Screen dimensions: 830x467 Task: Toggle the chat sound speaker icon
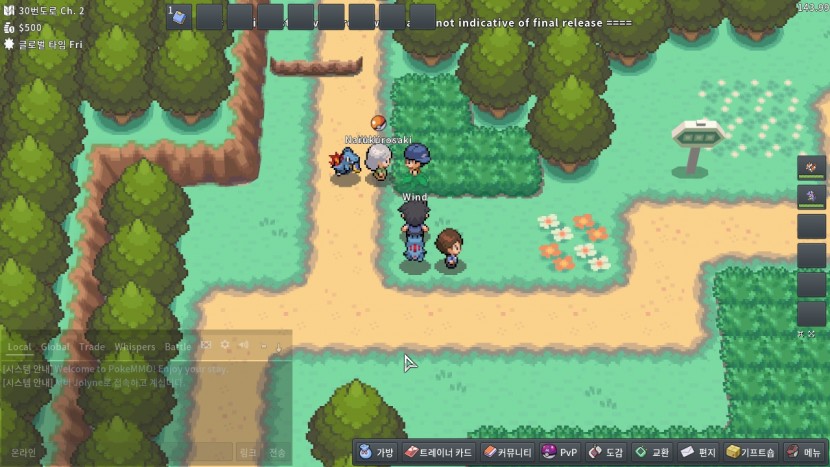(243, 346)
